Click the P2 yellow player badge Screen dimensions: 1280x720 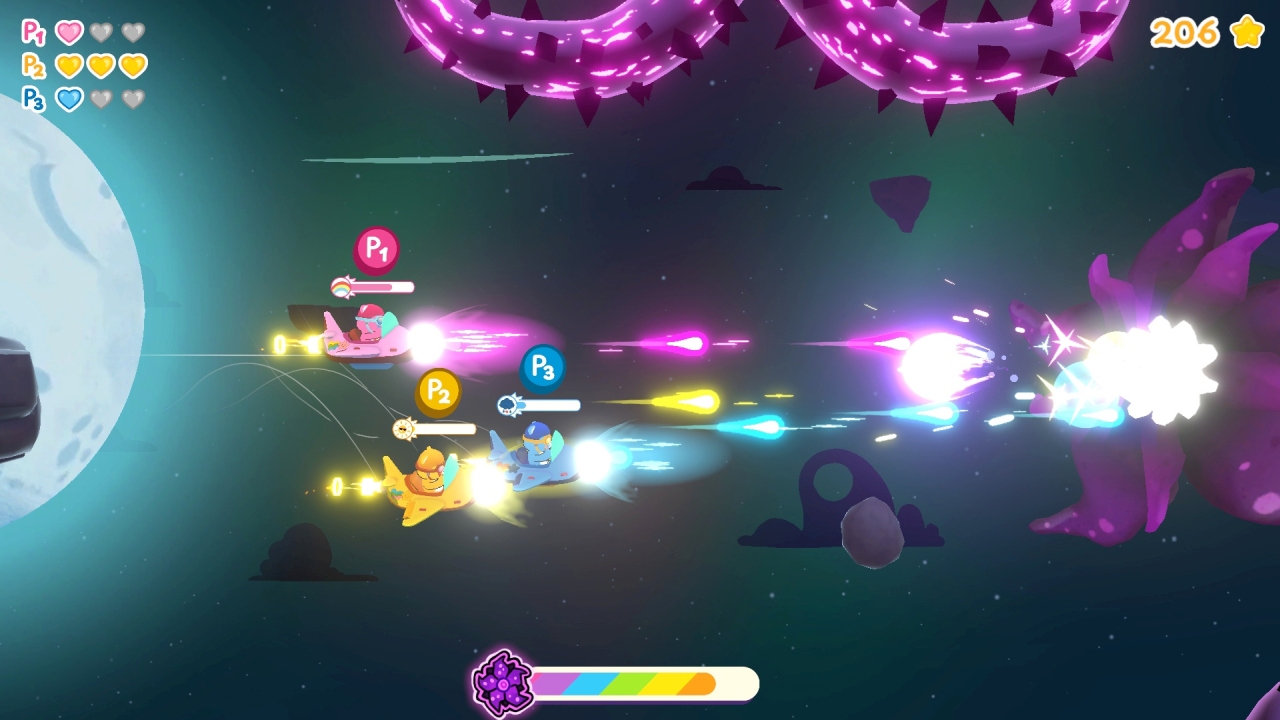438,393
